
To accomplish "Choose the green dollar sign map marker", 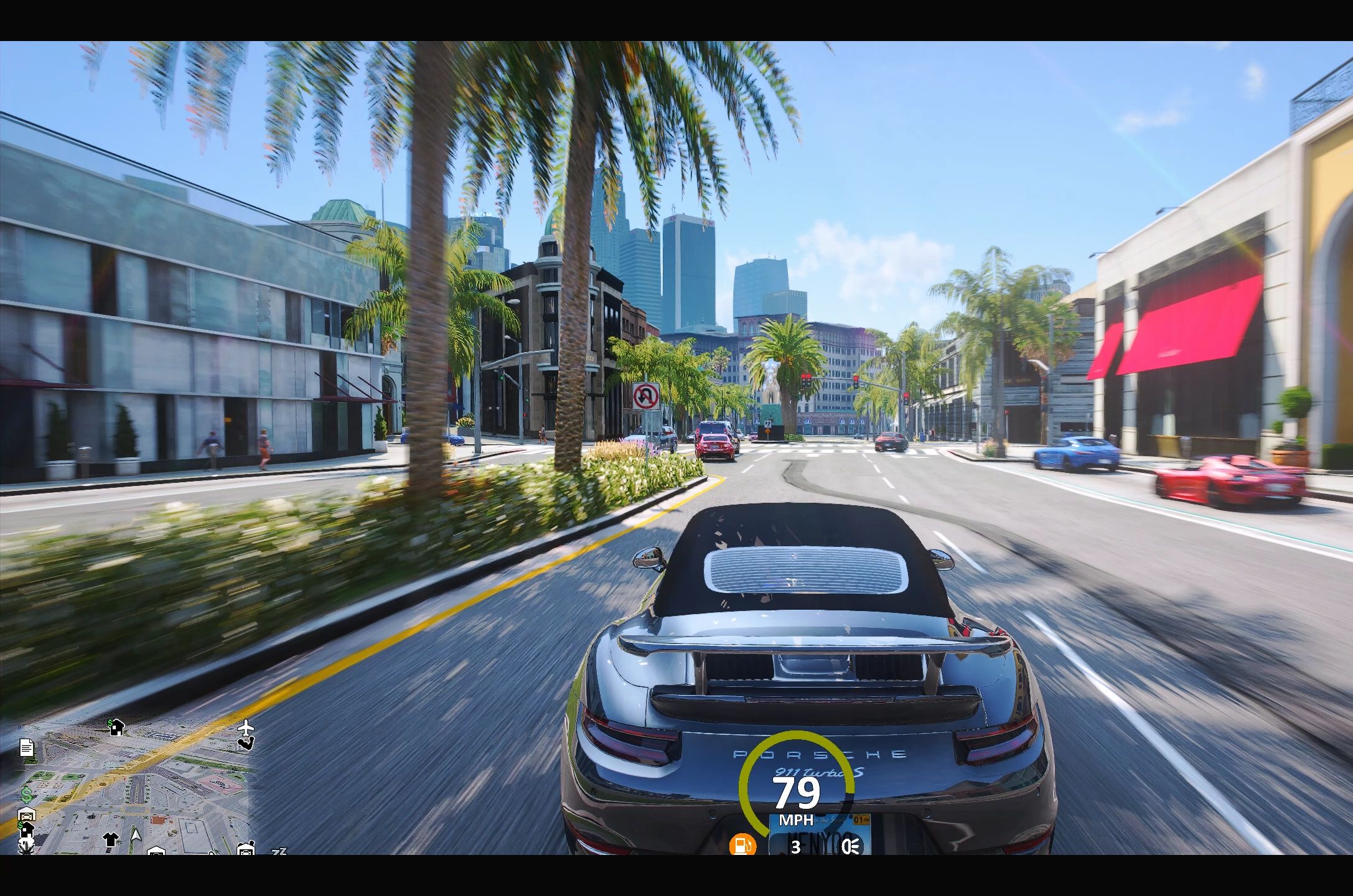I will point(27,795).
